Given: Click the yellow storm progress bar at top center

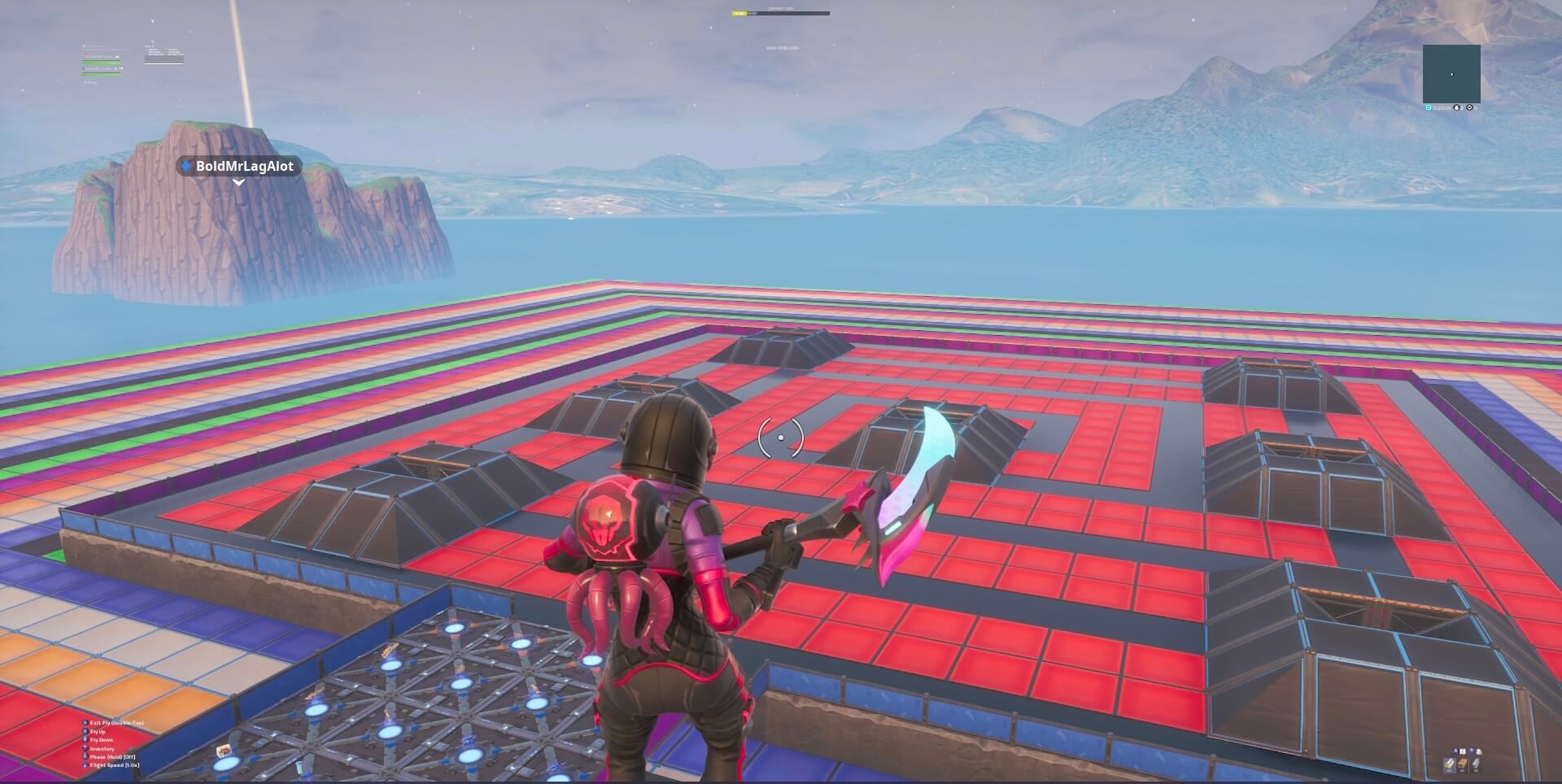Looking at the screenshot, I should (739, 14).
